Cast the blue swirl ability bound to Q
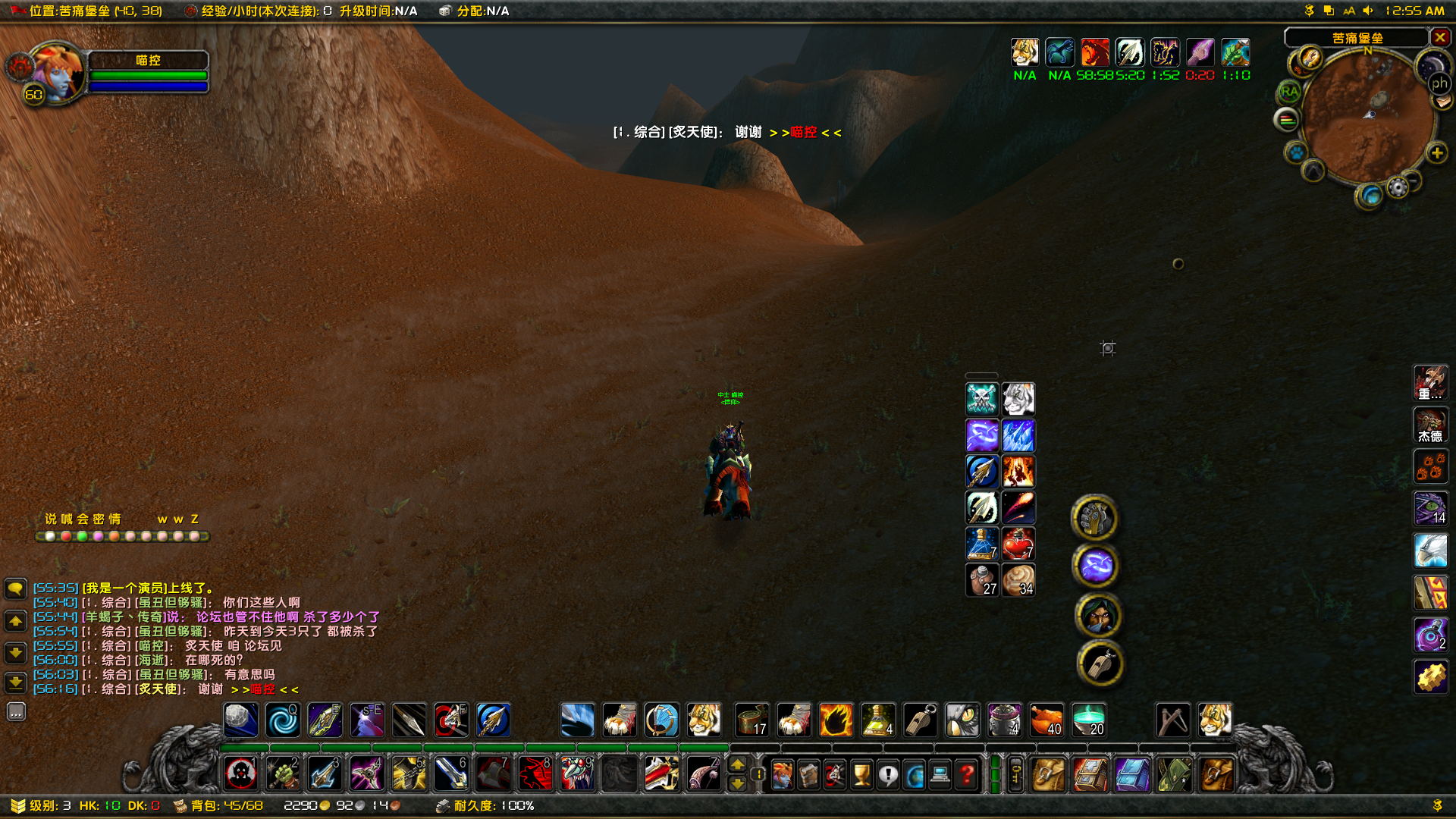 284,720
